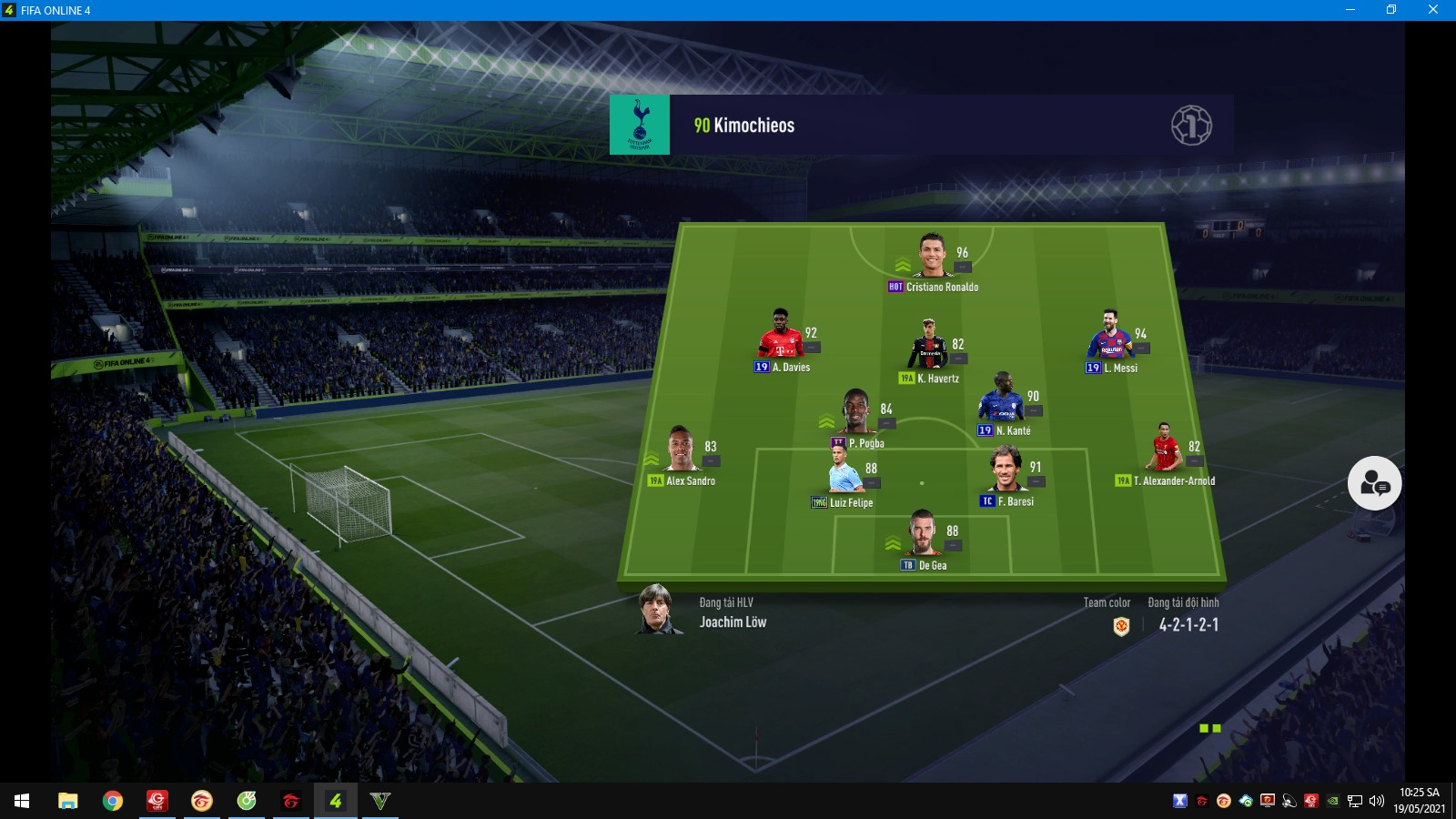
Task: Select Cristiano Ronaldo's player card
Action: [x=932, y=257]
